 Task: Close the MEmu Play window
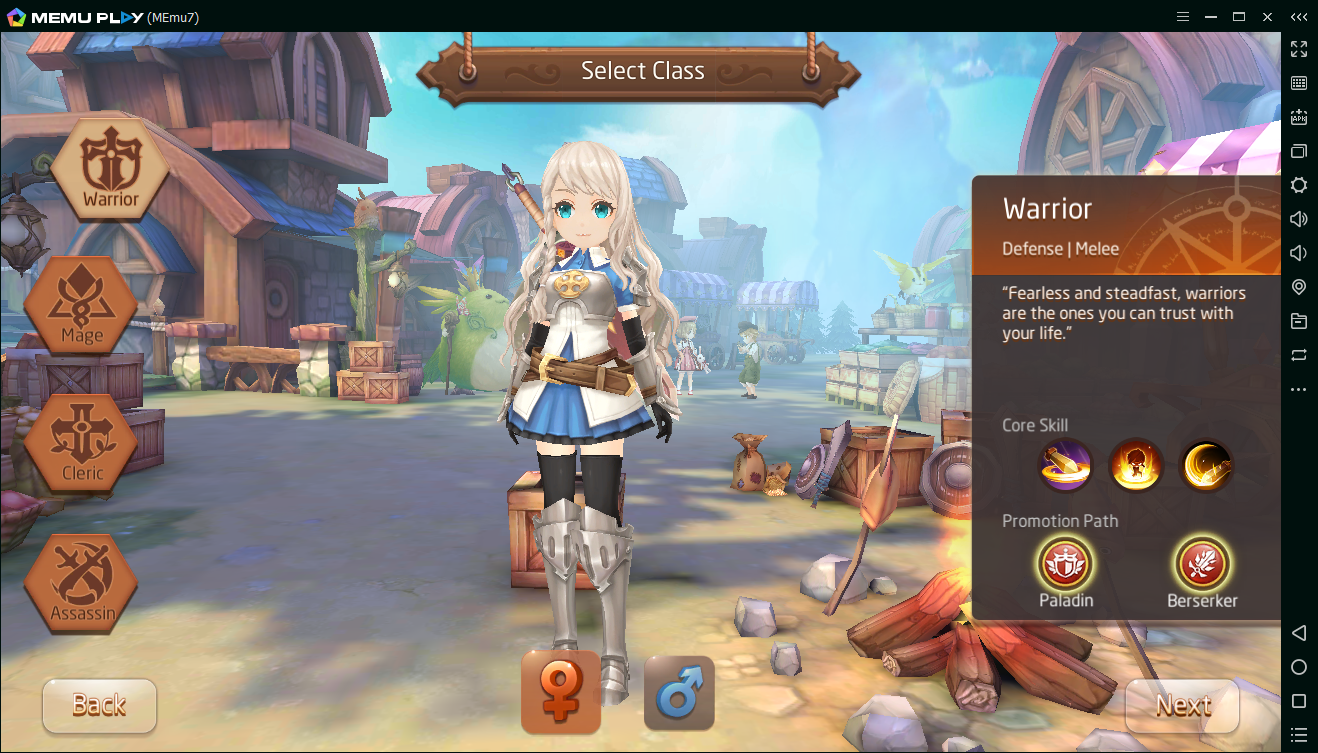coord(1267,16)
